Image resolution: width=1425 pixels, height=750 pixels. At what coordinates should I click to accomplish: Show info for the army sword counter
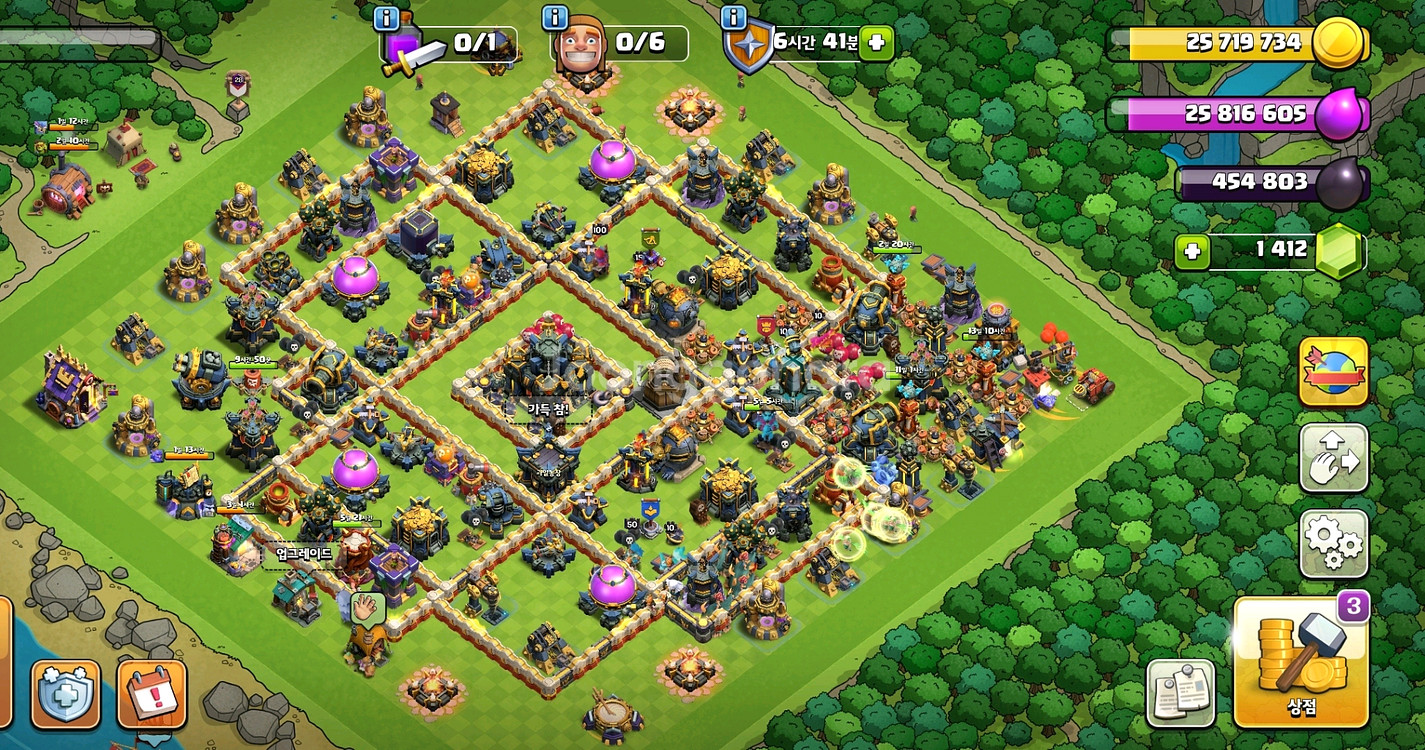(386, 18)
